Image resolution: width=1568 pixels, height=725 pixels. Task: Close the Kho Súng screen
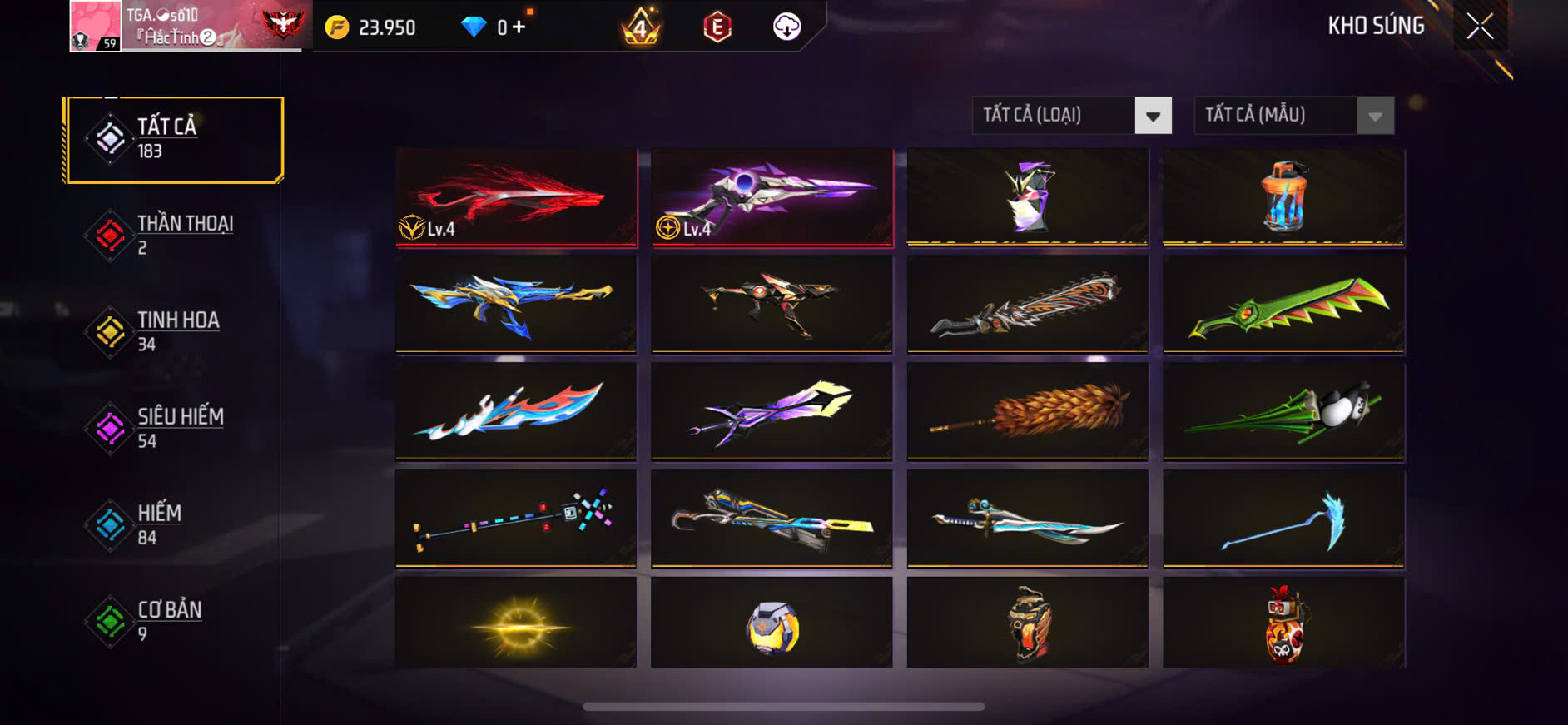[x=1481, y=26]
